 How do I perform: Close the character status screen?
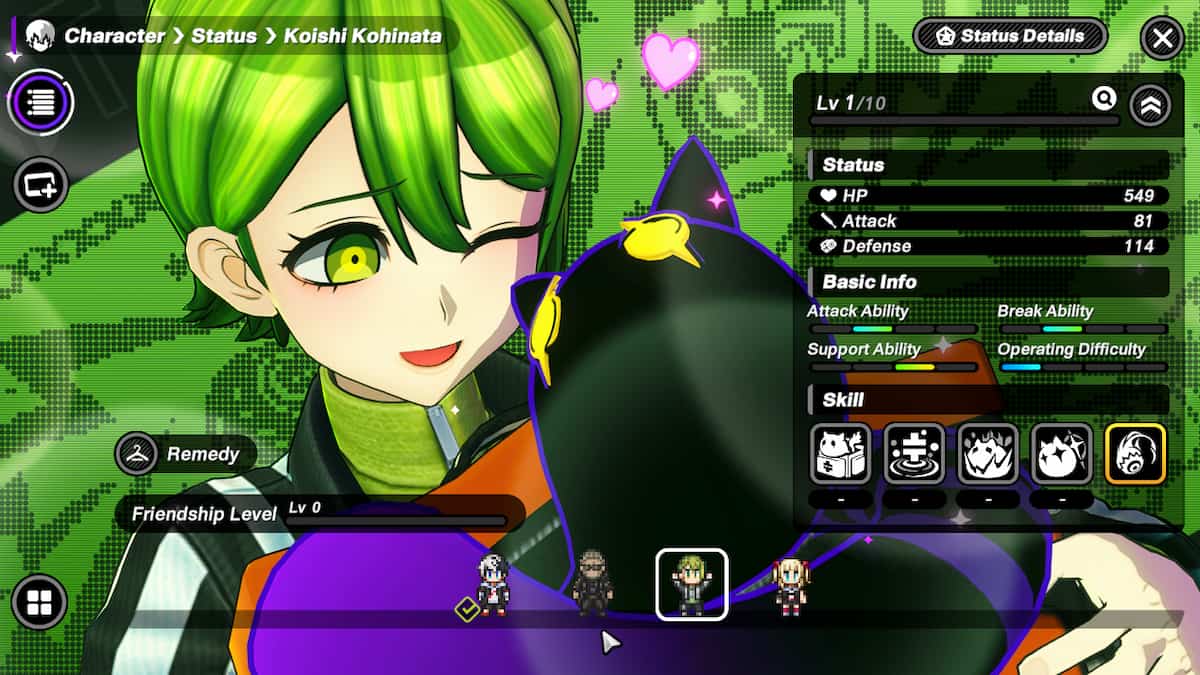pos(1162,39)
